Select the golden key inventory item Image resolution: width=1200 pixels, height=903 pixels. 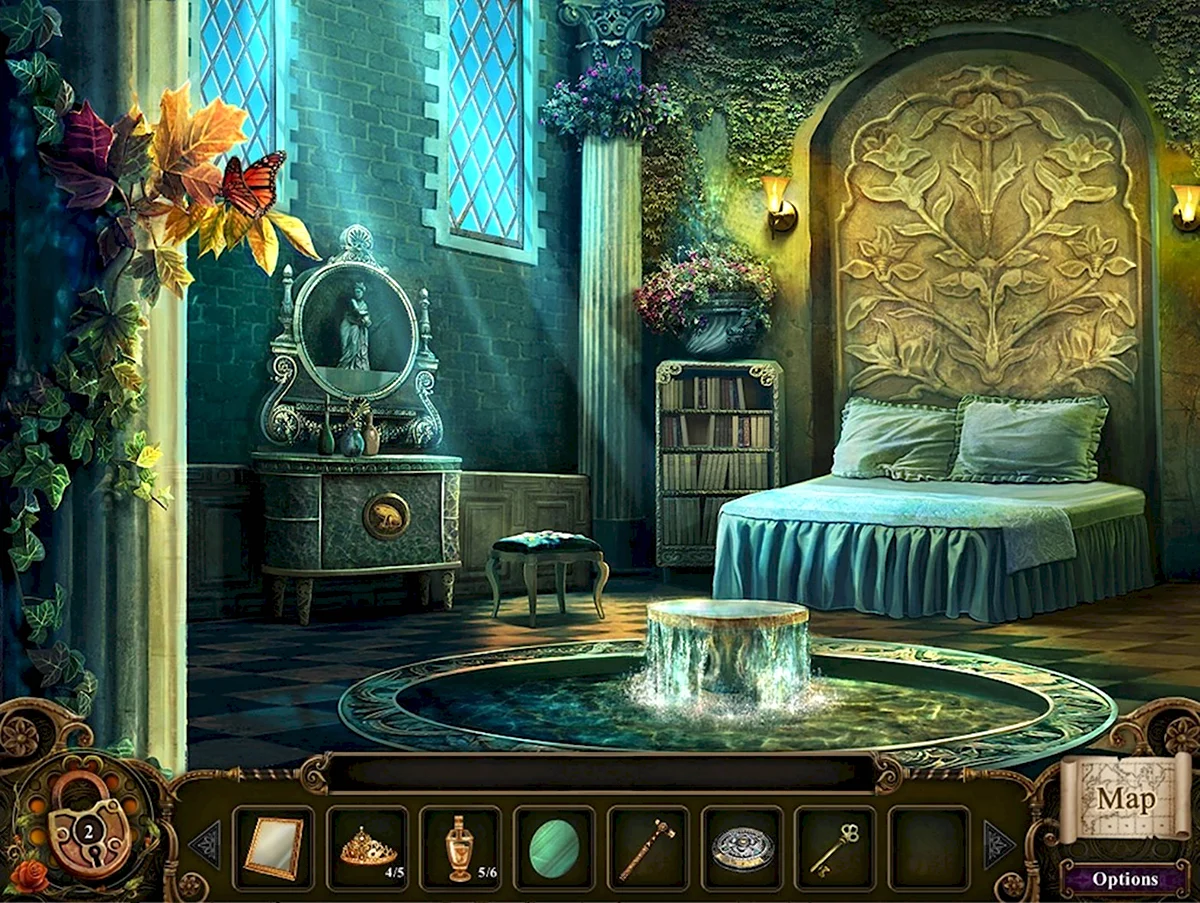tap(835, 848)
